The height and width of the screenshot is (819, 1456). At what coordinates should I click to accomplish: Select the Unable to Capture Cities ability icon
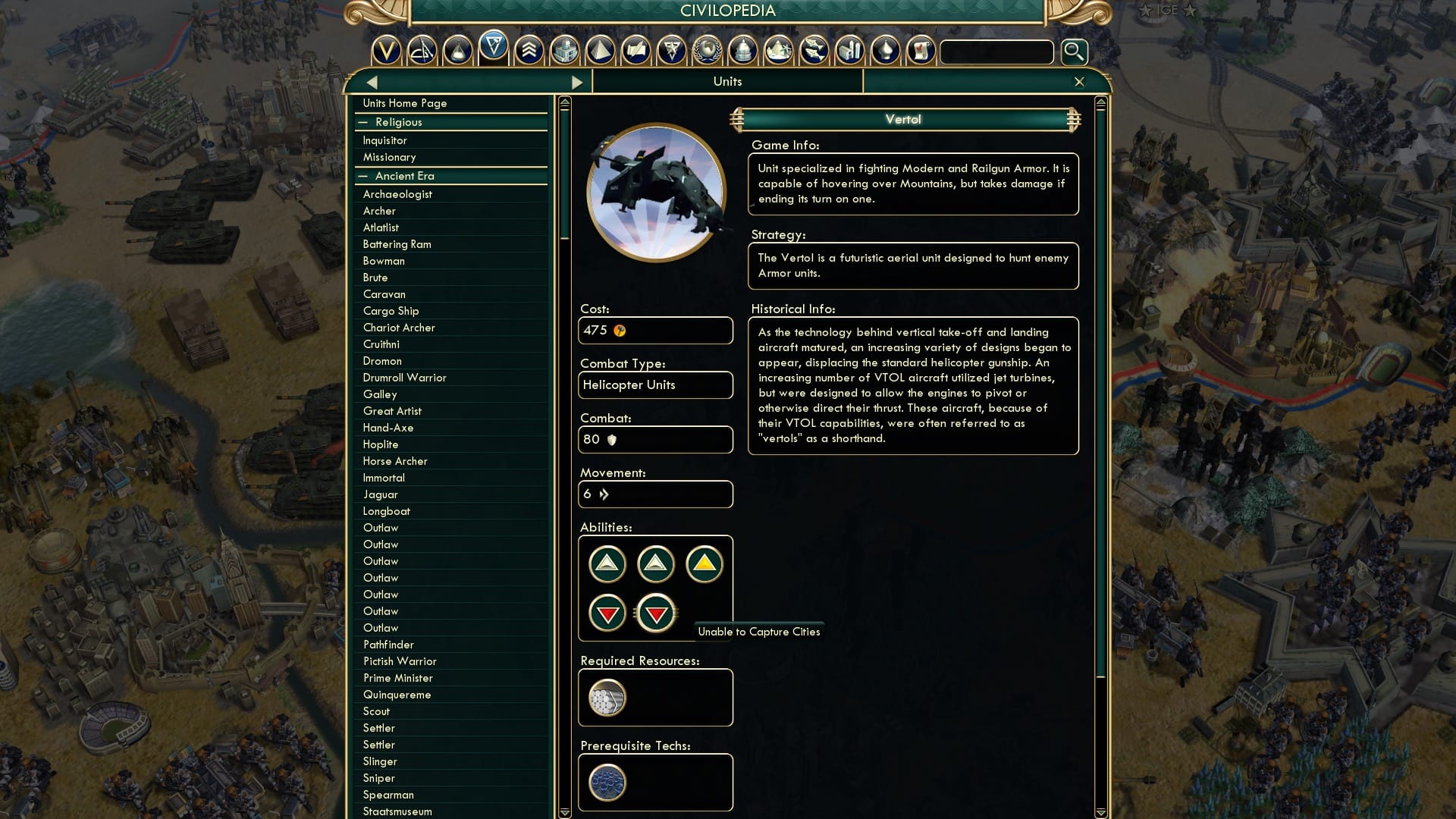(655, 612)
